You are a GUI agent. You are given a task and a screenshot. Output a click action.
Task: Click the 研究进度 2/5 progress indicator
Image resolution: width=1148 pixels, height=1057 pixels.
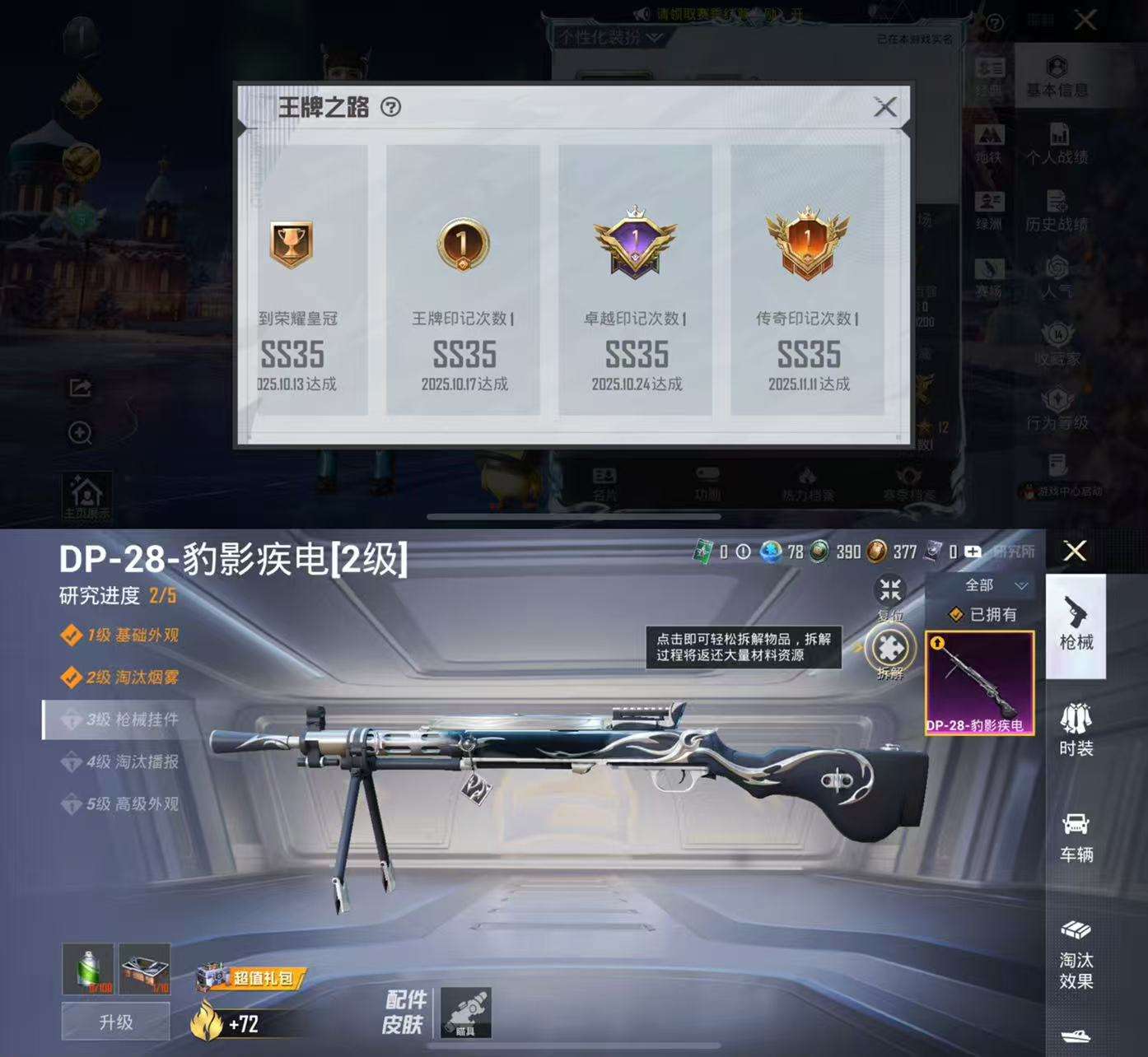click(115, 593)
